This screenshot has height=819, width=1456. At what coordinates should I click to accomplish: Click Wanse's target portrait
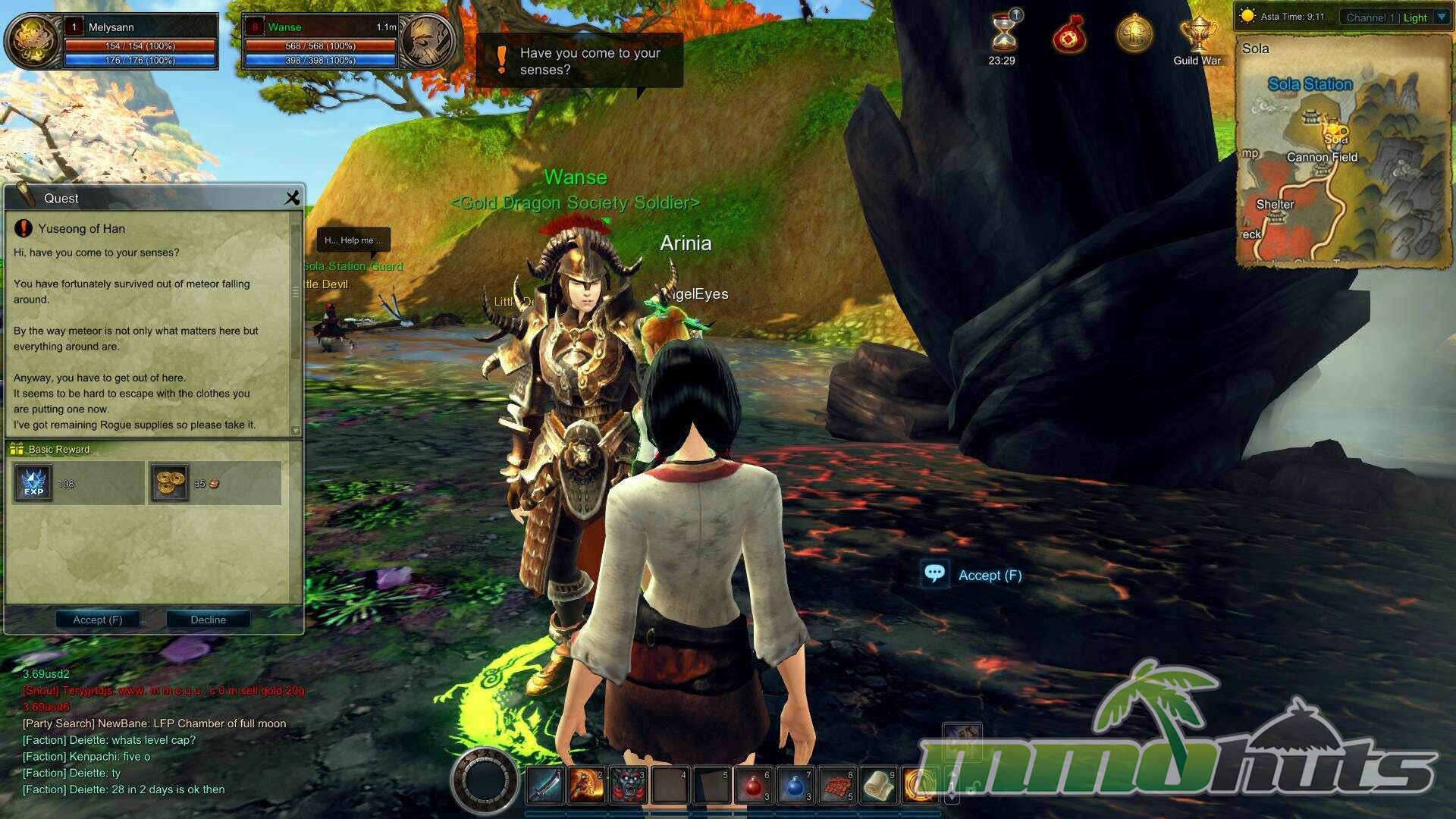(x=427, y=42)
